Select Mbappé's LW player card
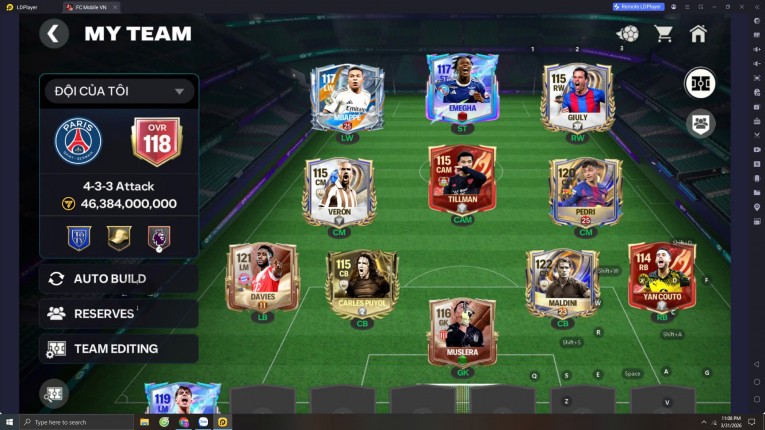Image resolution: width=765 pixels, height=430 pixels. [x=346, y=97]
